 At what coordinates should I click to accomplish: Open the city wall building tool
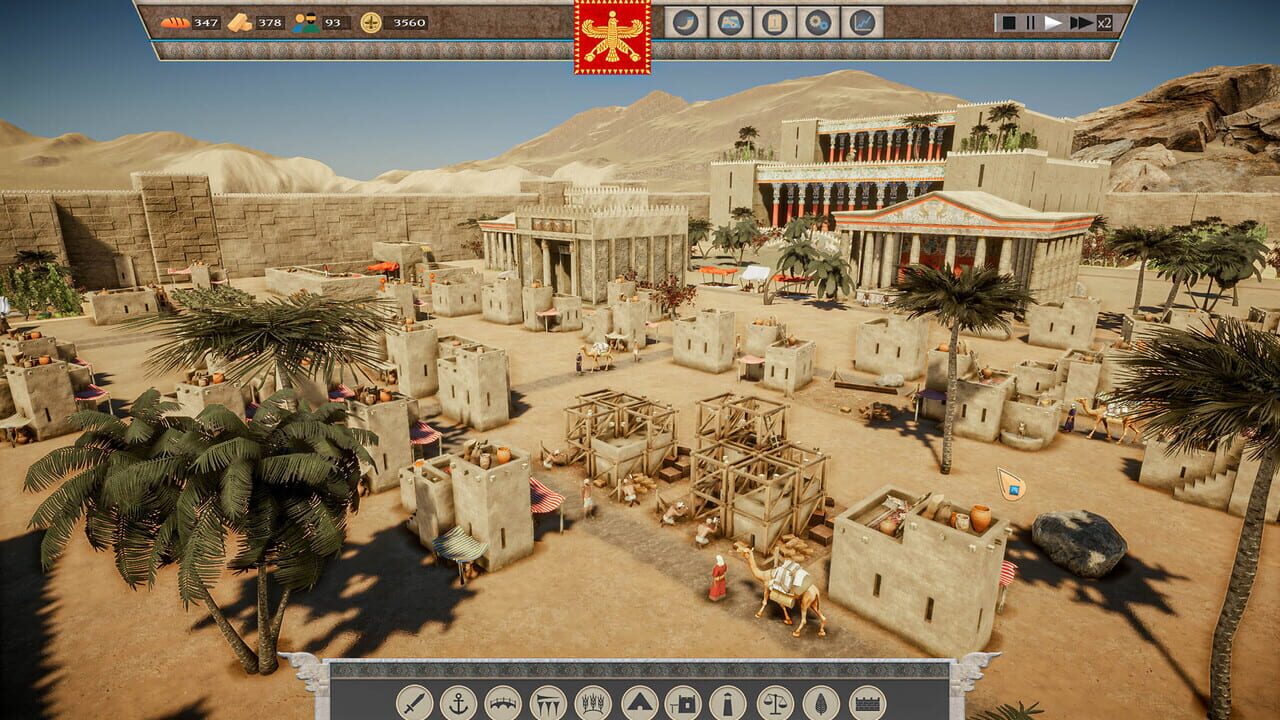coord(866,703)
